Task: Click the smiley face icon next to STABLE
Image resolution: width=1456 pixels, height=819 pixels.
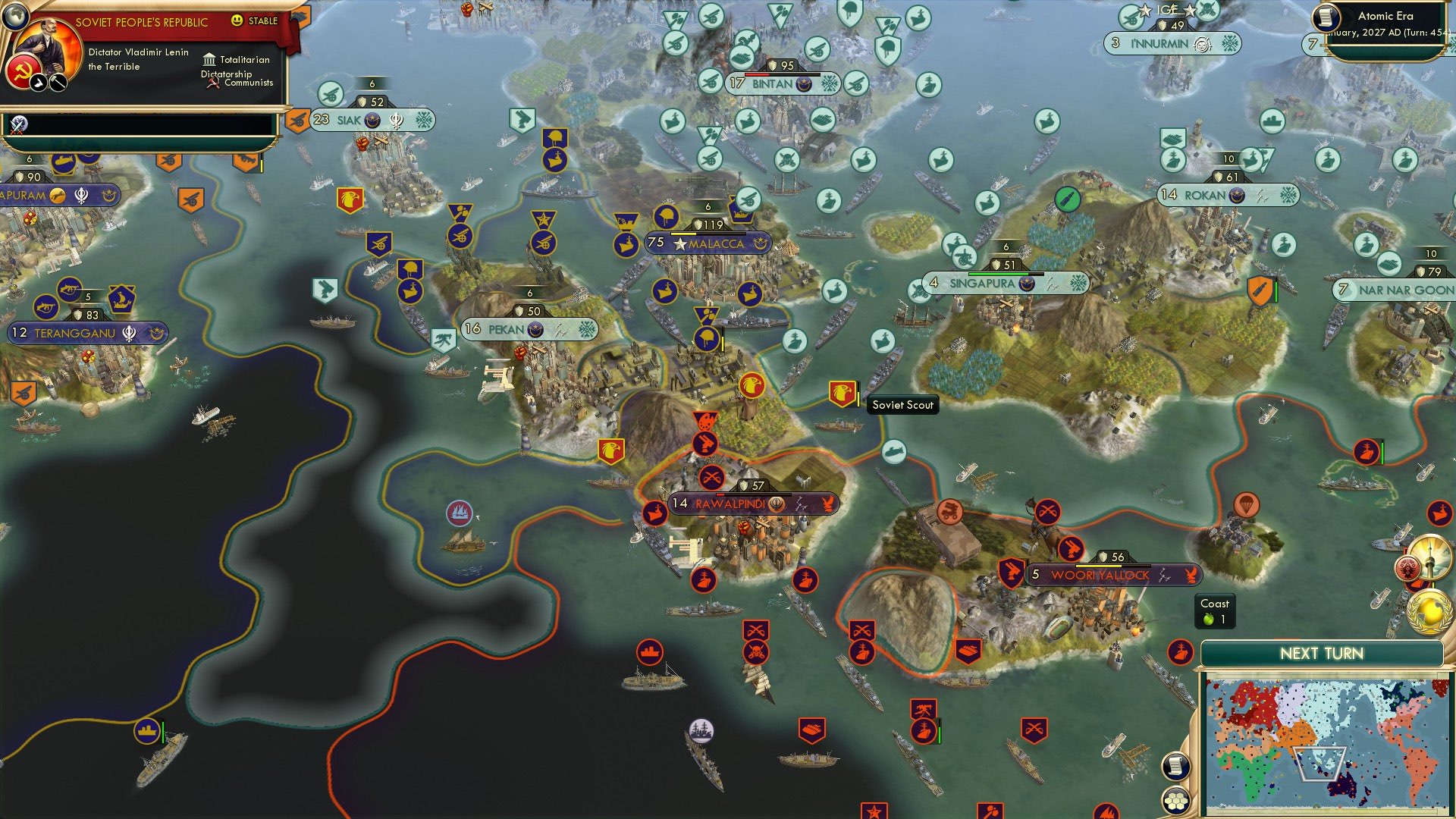Action: [237, 20]
